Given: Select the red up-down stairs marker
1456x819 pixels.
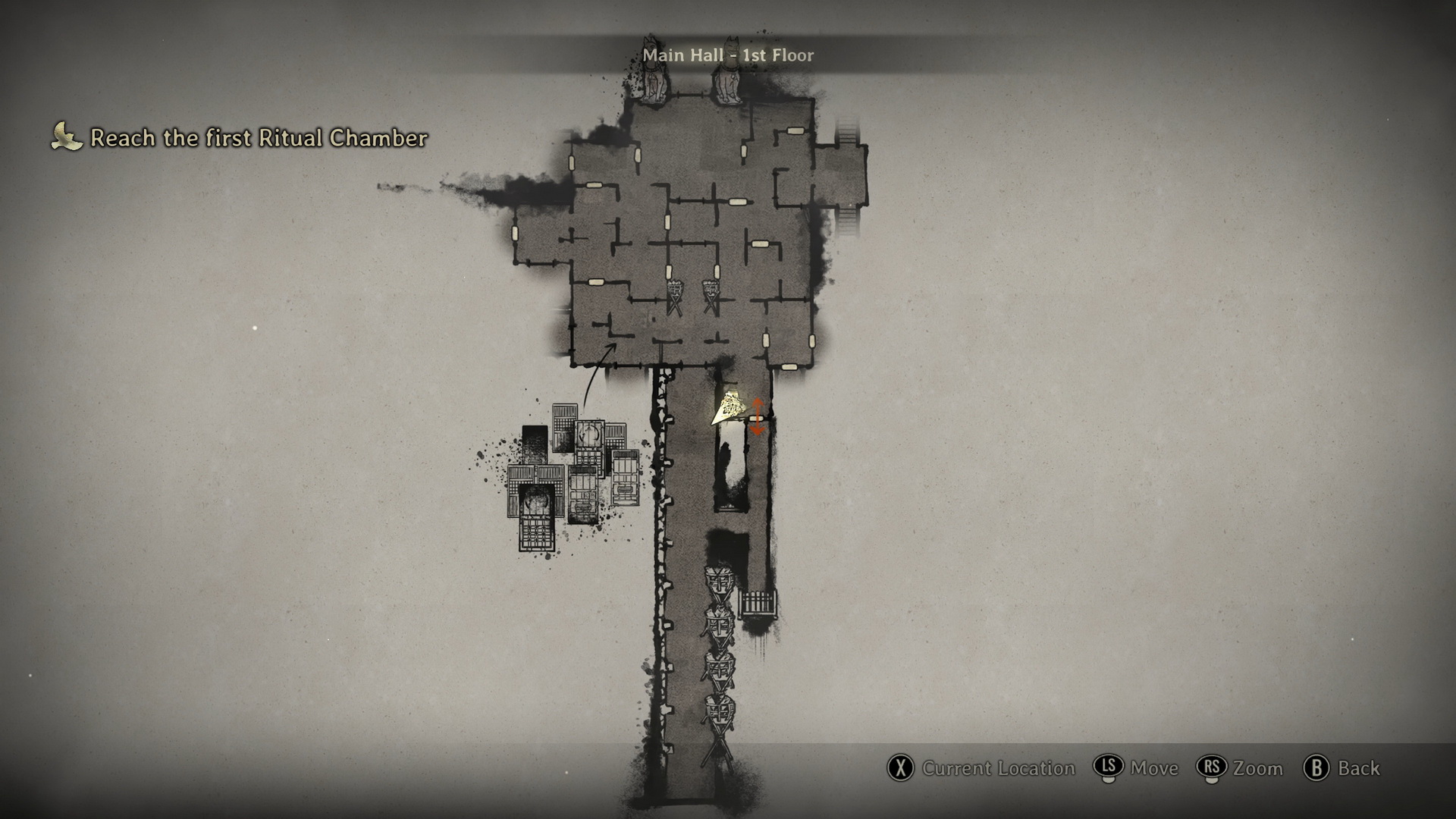Looking at the screenshot, I should (x=757, y=416).
